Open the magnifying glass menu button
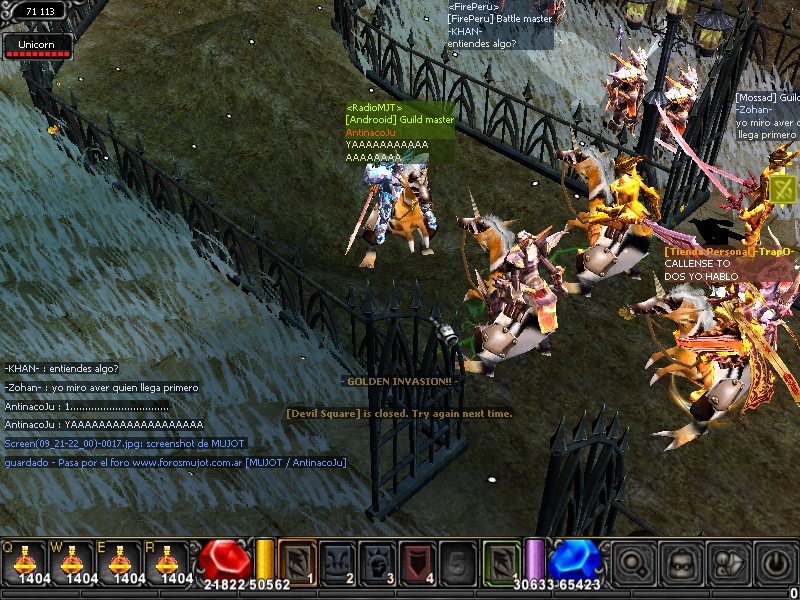 click(x=634, y=563)
